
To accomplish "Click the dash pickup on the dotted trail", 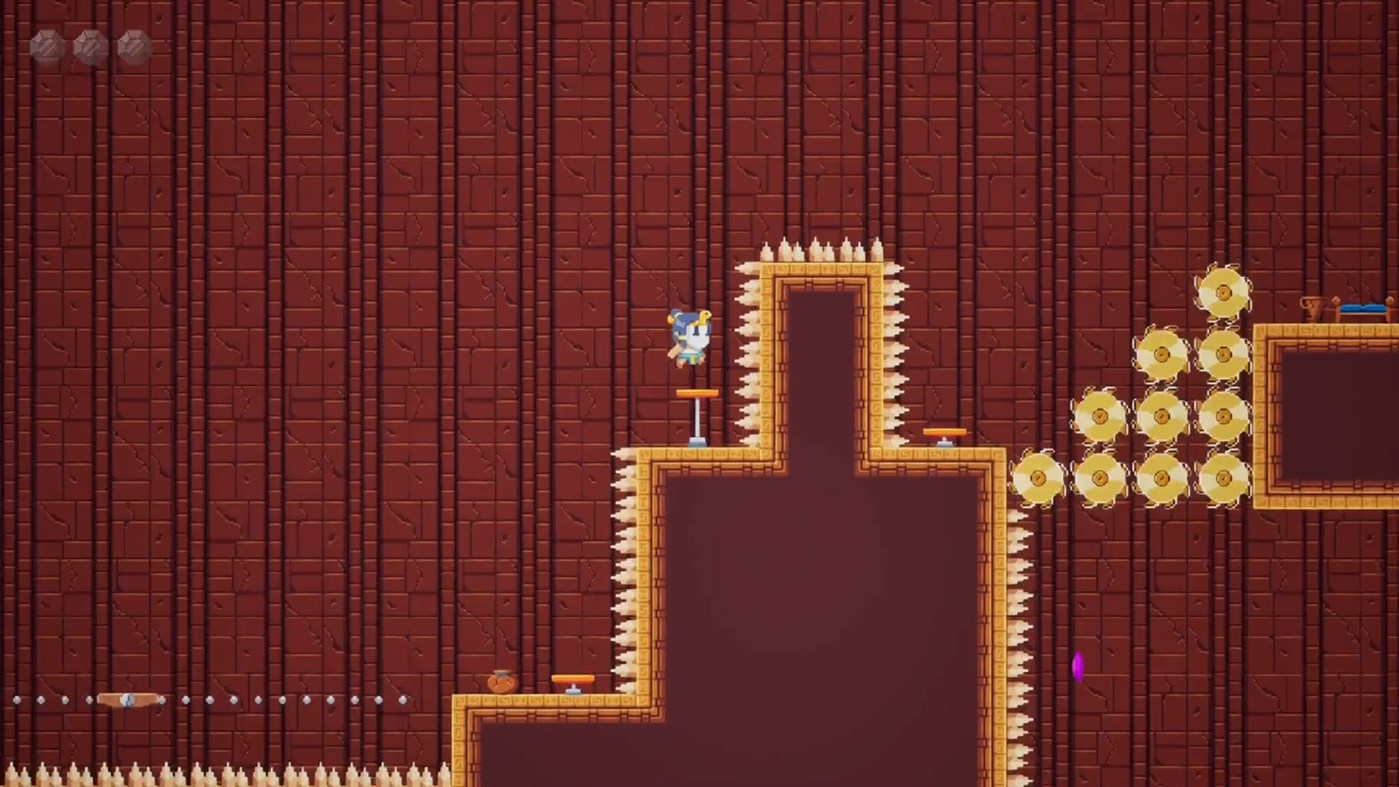I will pyautogui.click(x=127, y=700).
